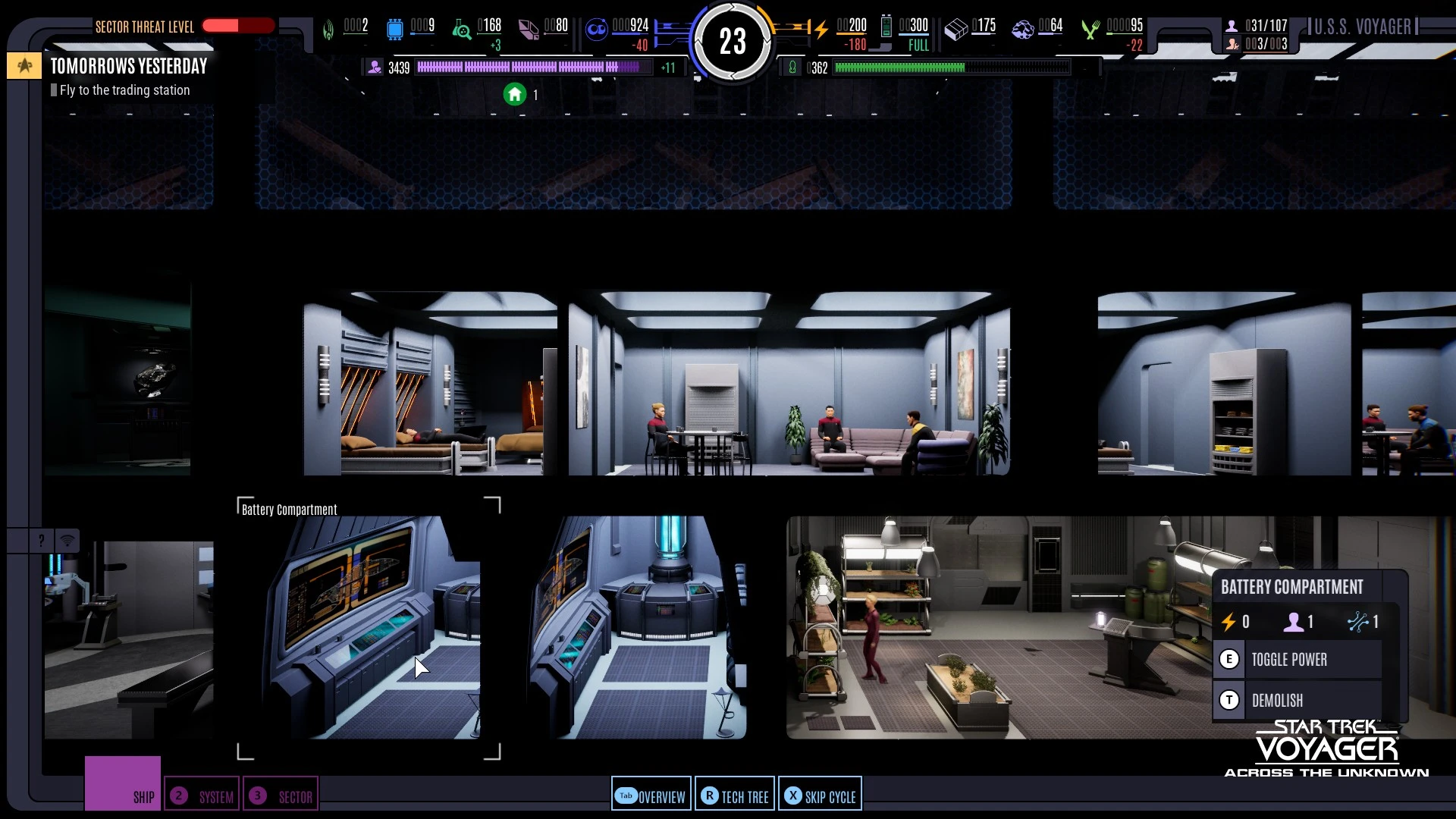Open the Tech Tree
Screen dimensions: 1456x819
point(735,795)
